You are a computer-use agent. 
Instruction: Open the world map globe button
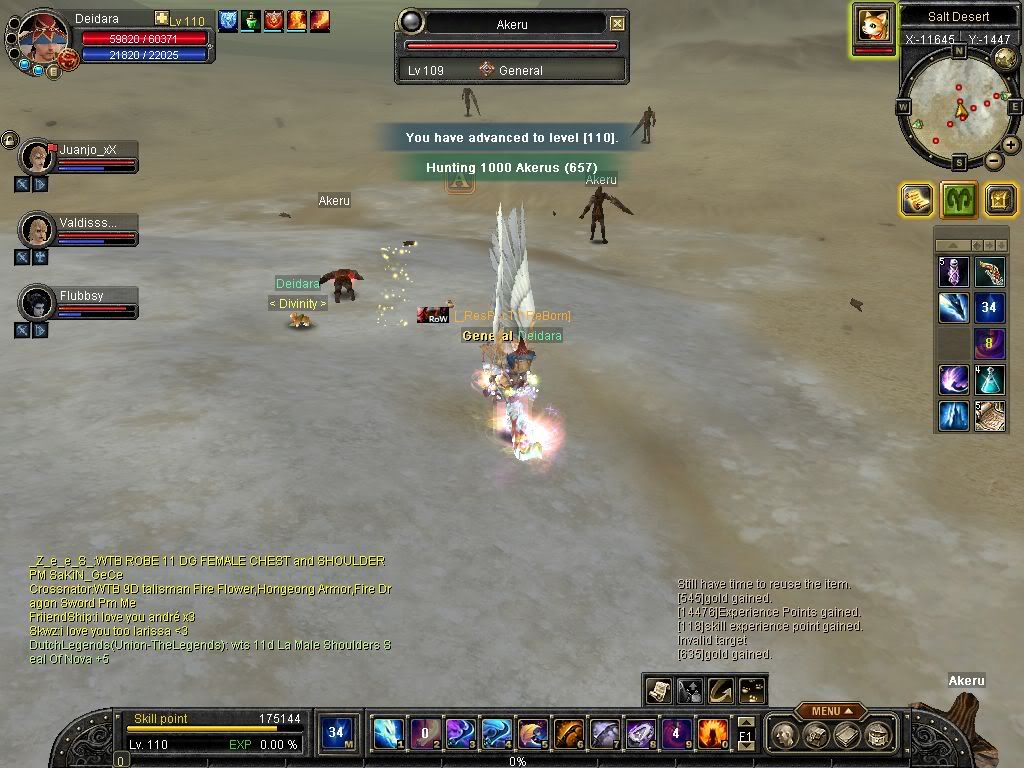pyautogui.click(x=1005, y=59)
